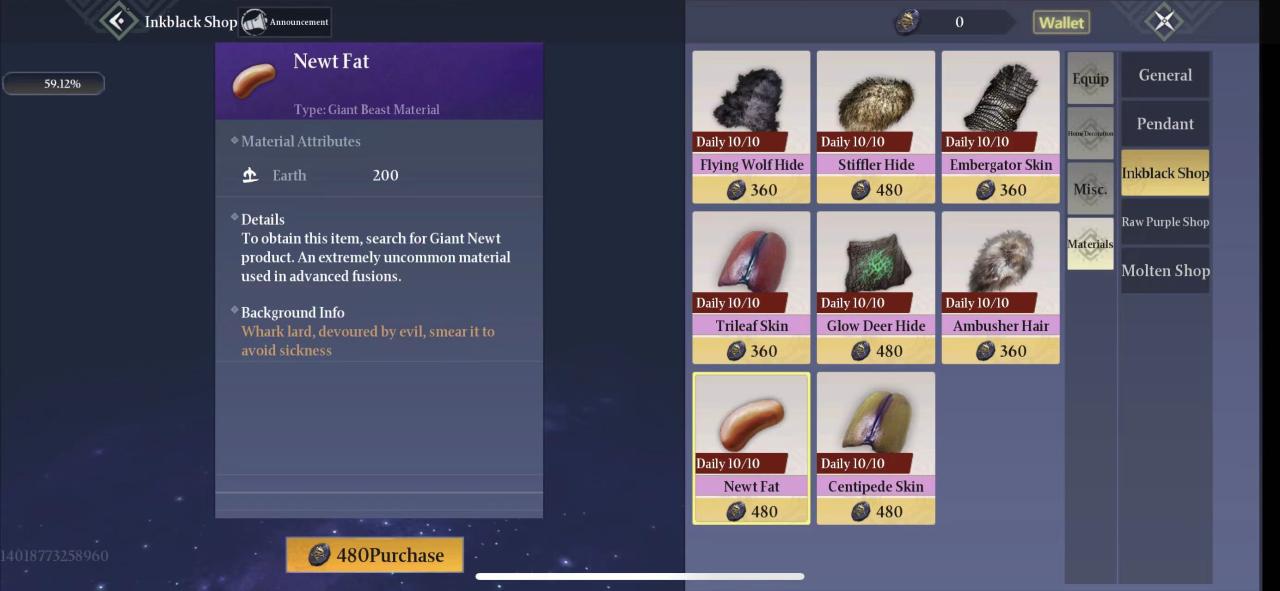Open the Pendant shop tab
Screen dimensions: 1280x591
1165,124
